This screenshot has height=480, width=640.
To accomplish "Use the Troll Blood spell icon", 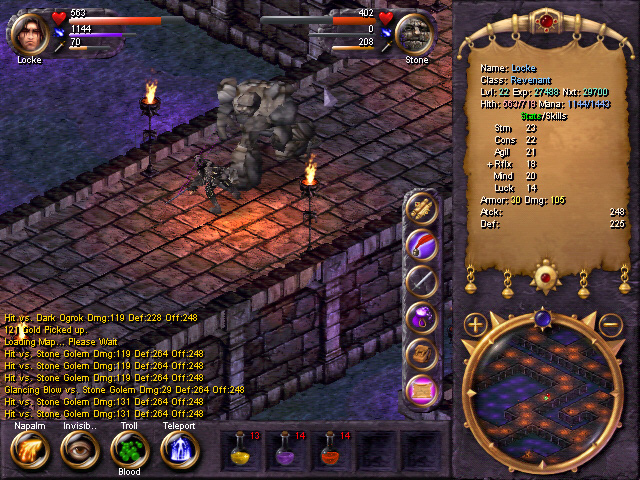I will point(129,450).
